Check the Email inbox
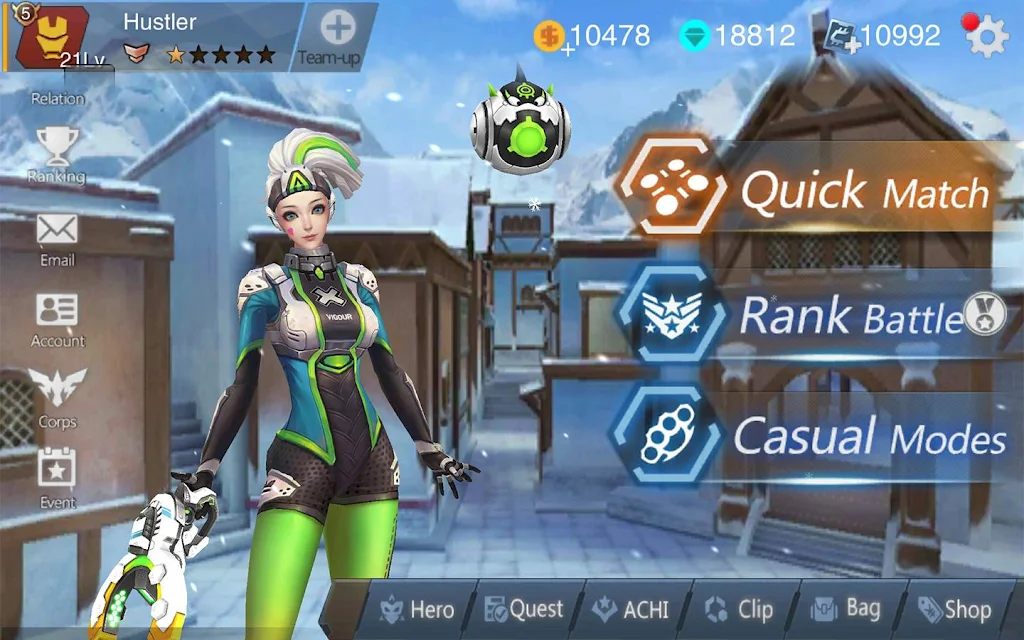 [x=57, y=238]
